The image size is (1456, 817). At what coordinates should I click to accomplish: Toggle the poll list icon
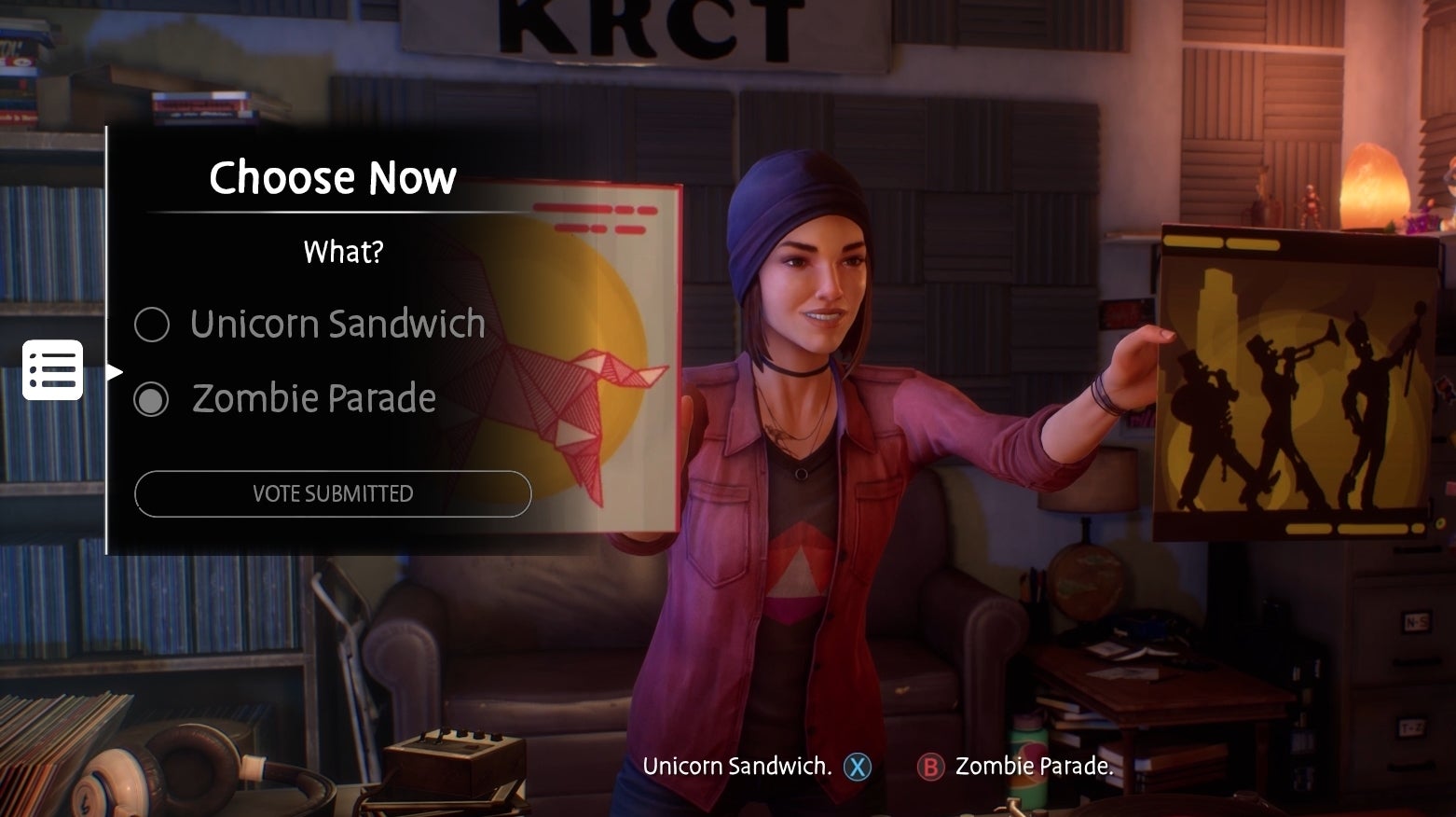(53, 370)
